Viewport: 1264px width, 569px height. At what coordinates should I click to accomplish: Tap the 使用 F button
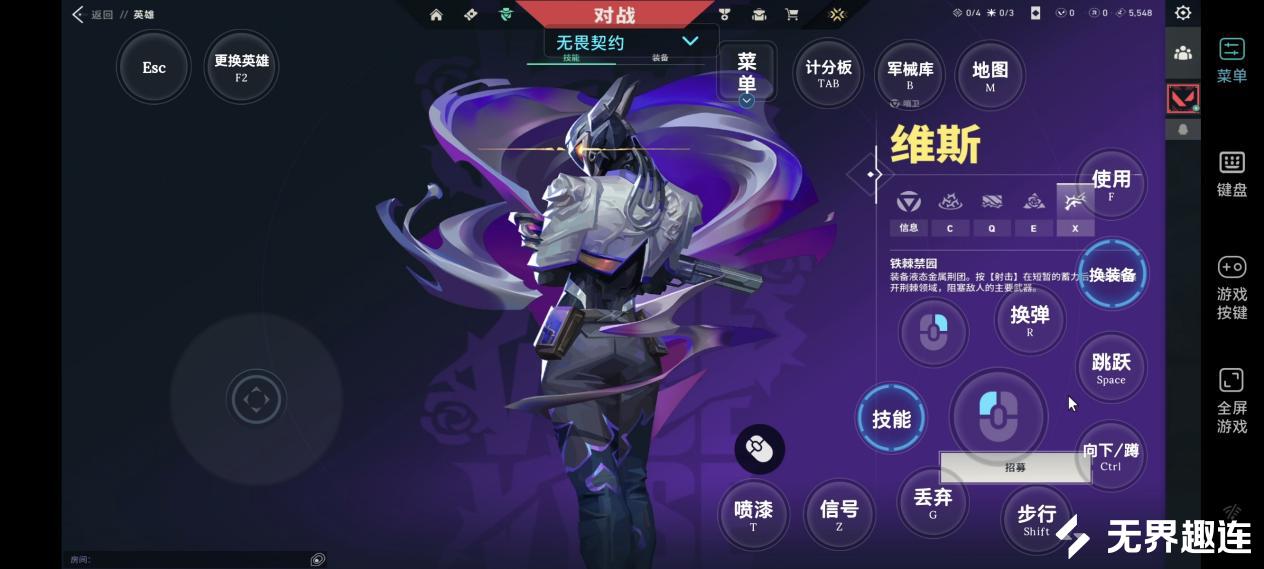[x=1111, y=184]
